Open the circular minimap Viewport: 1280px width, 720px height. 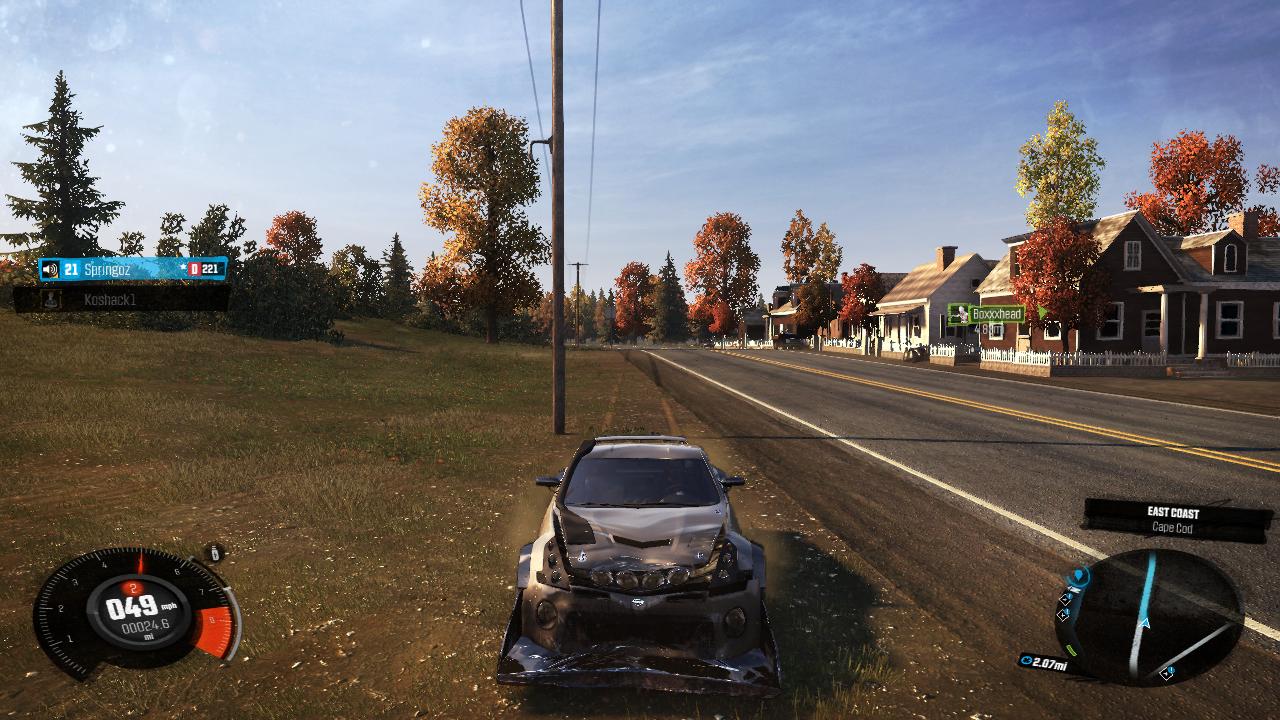[1148, 616]
